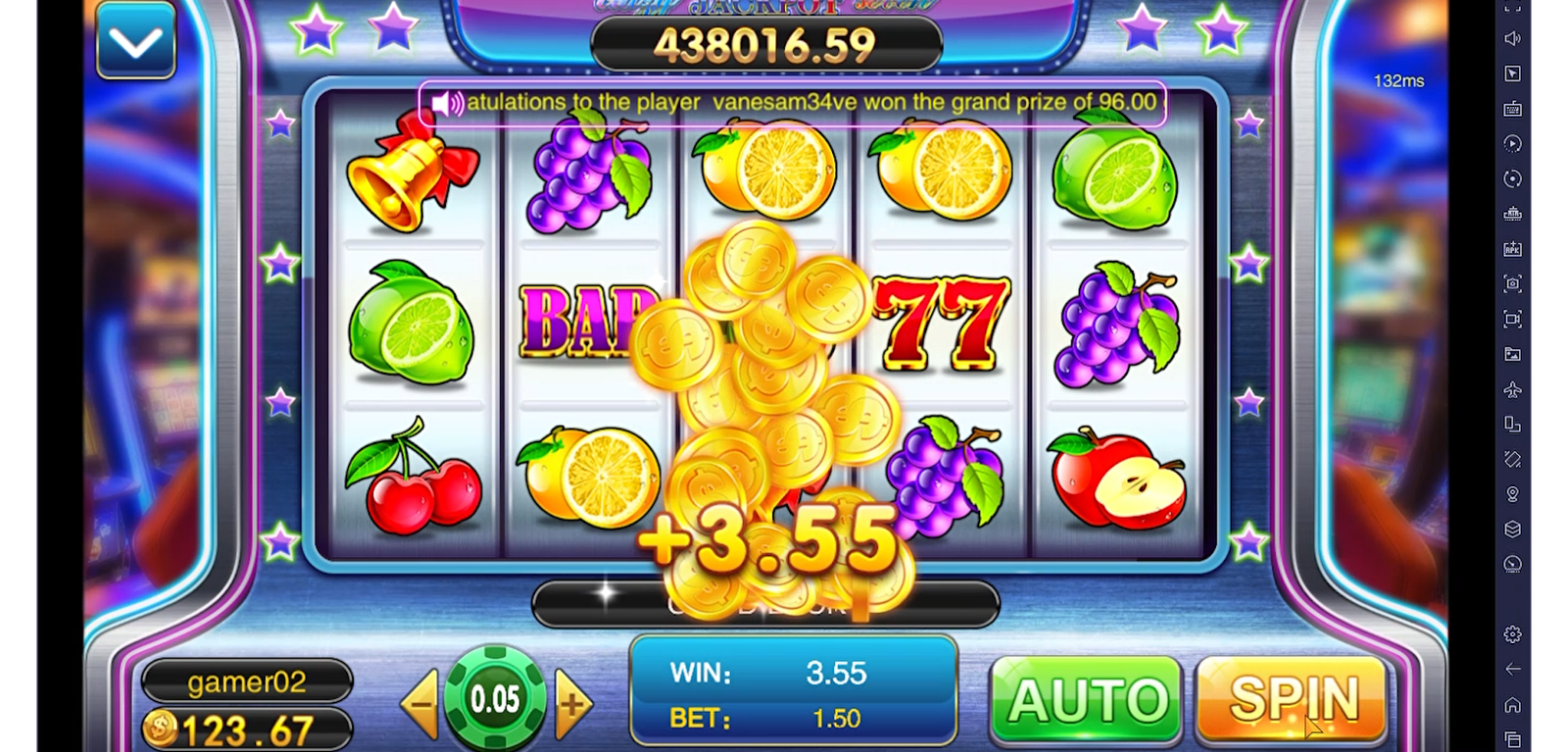
Task: Toggle the emulator airplane mode icon
Action: [x=1513, y=389]
